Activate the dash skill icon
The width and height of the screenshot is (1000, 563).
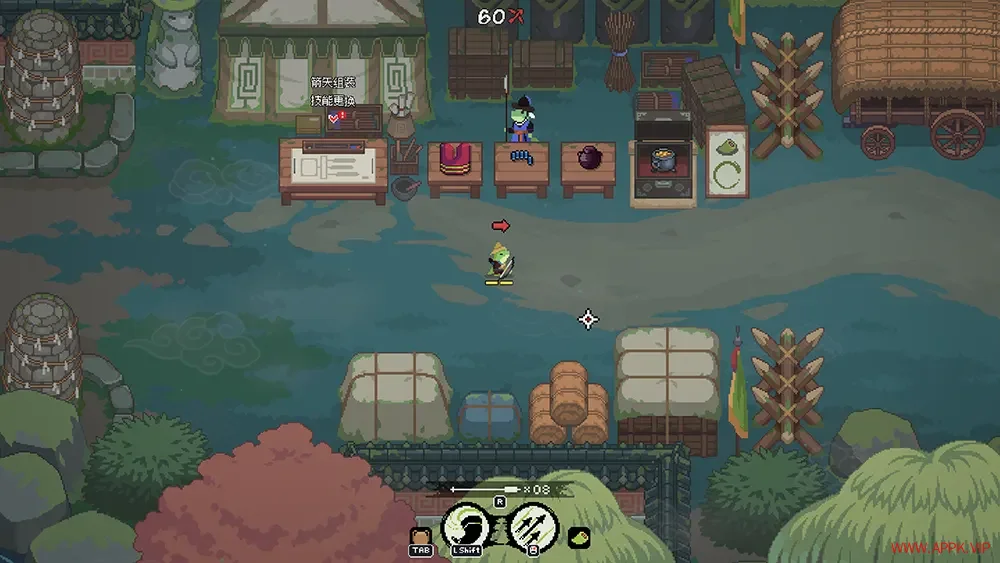(466, 523)
